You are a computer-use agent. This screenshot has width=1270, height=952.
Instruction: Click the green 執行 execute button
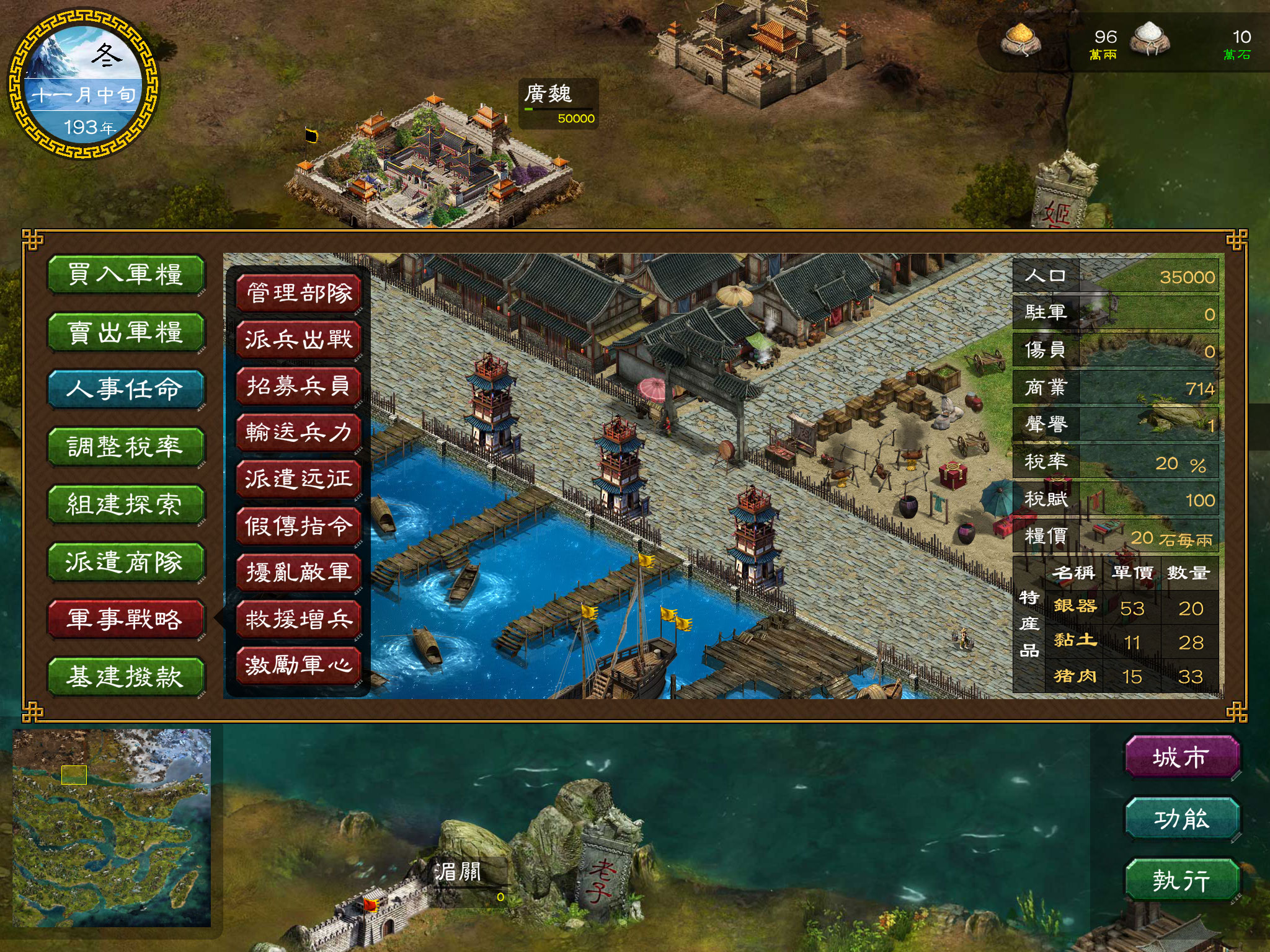1181,880
